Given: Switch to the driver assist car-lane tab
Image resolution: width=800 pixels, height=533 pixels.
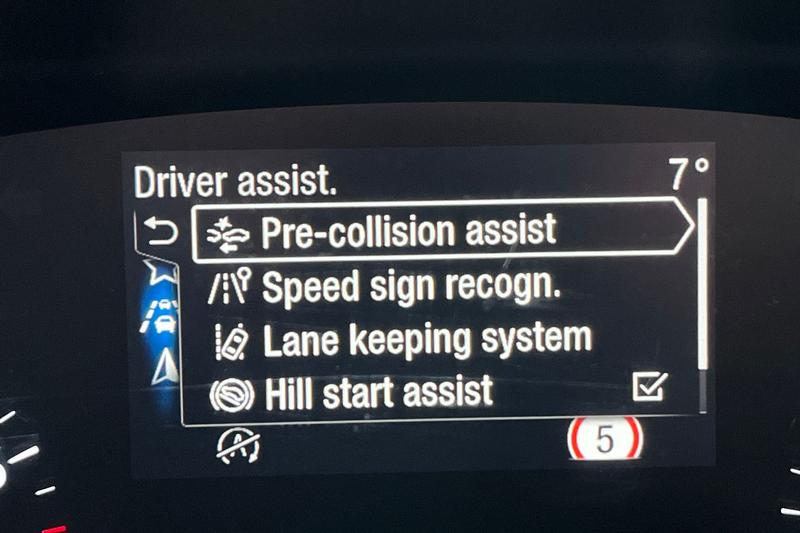Looking at the screenshot, I should tap(160, 313).
